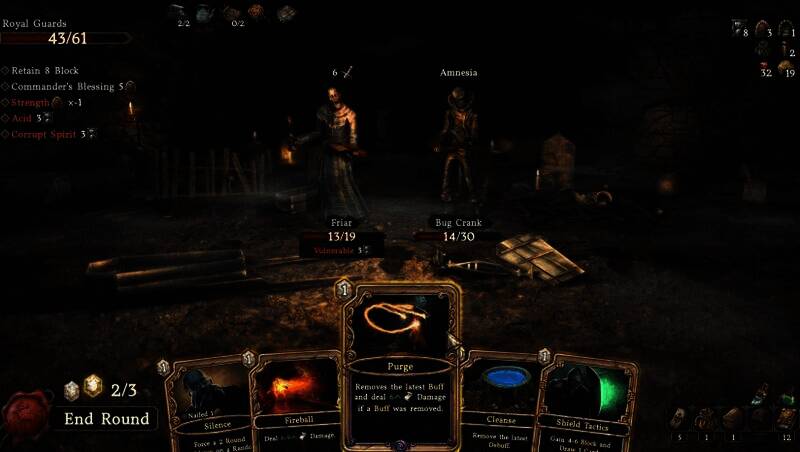Play the Fireball card
The width and height of the screenshot is (800, 452).
coord(296,400)
